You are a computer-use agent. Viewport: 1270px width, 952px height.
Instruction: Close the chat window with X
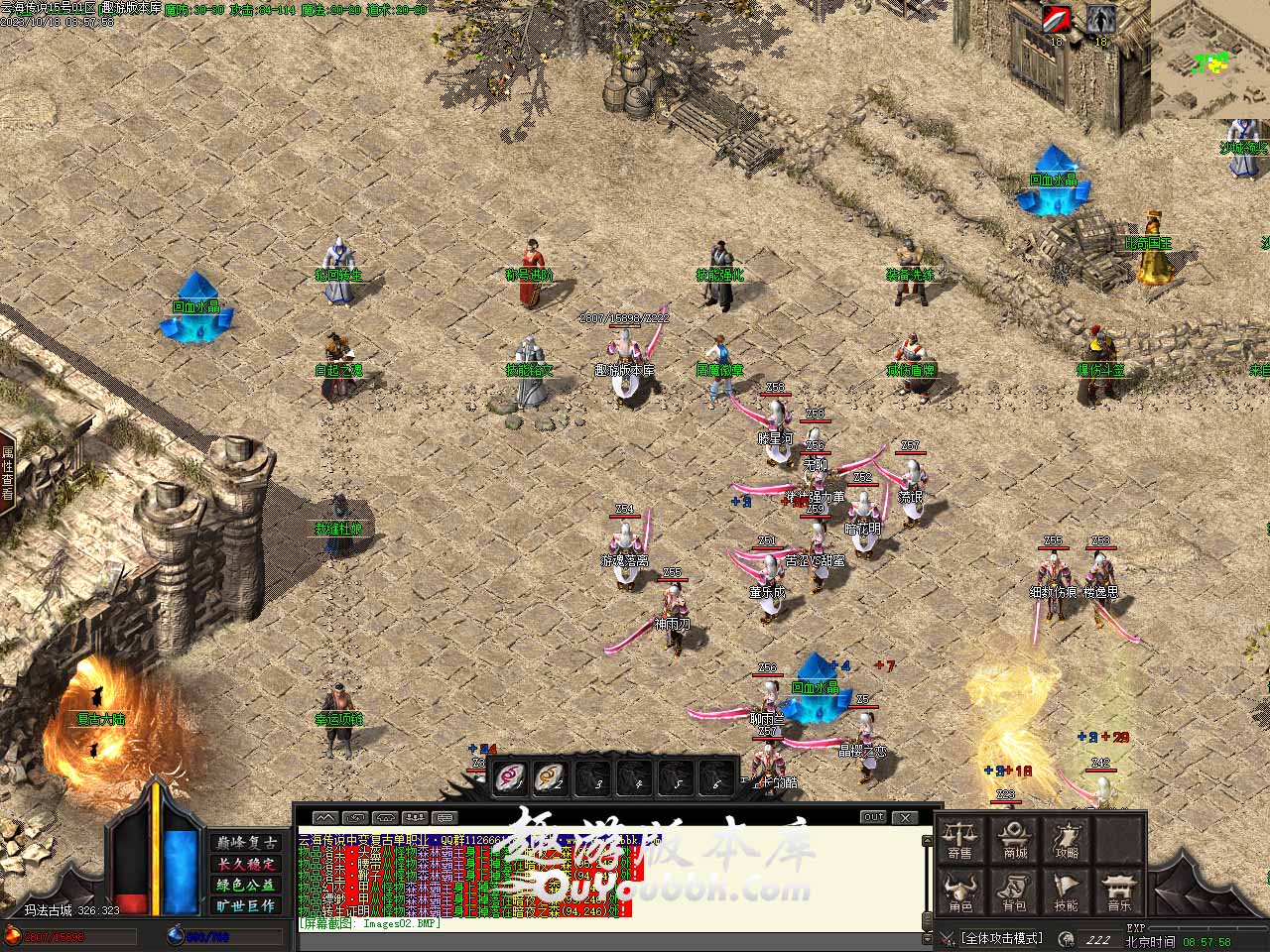click(905, 817)
